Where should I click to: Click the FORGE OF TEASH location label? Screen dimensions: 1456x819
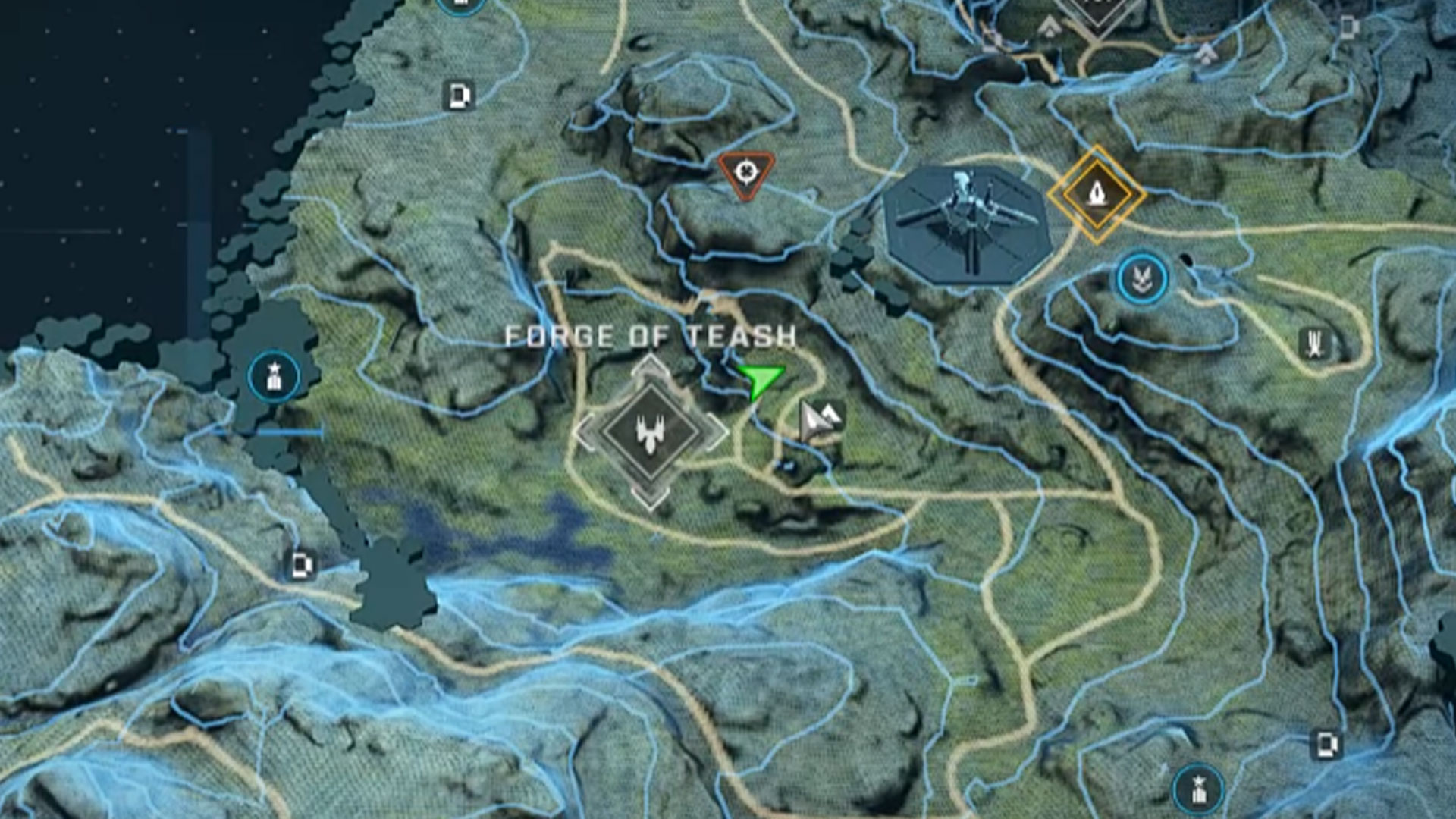[651, 334]
